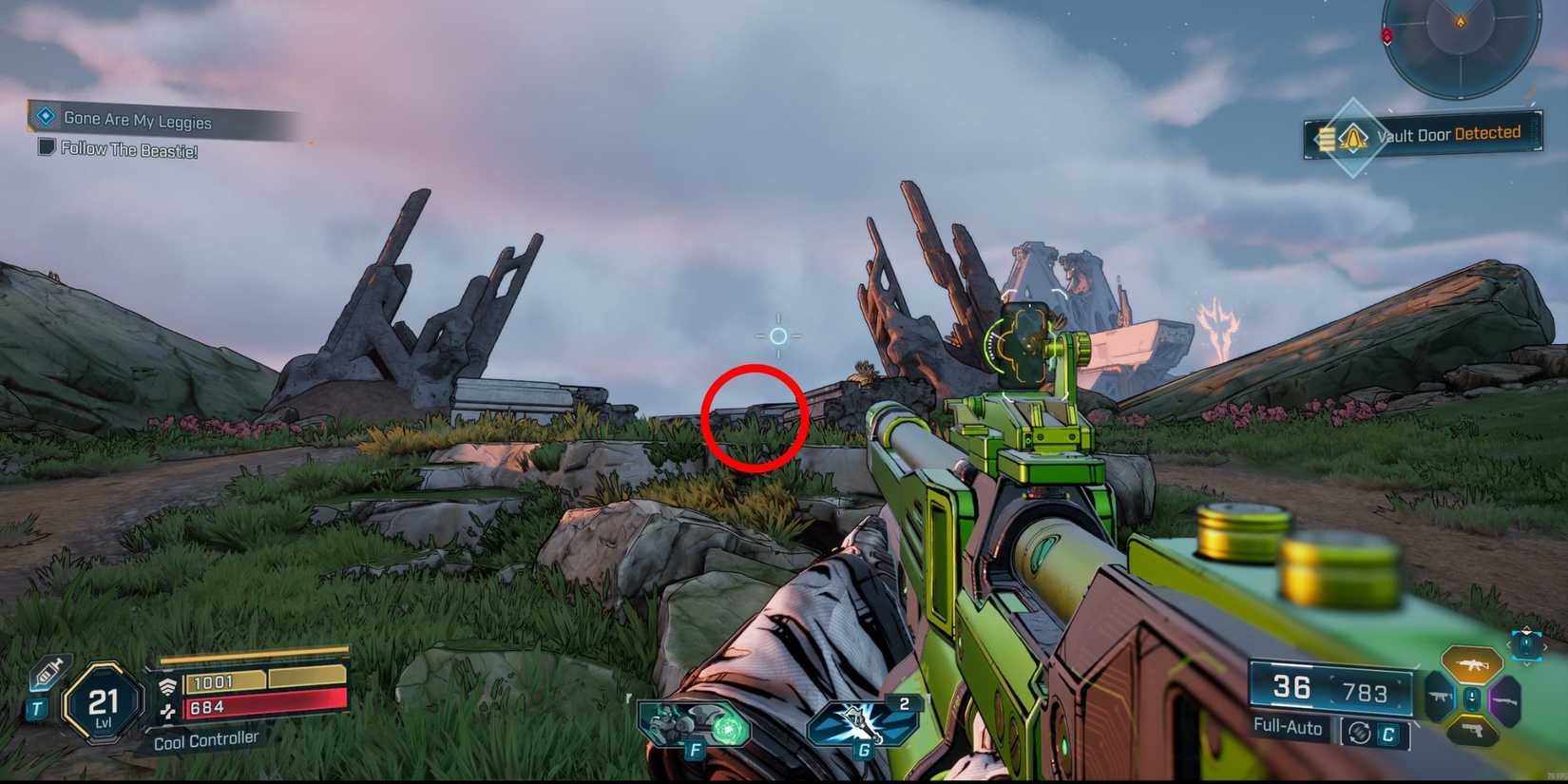Click the level 21 badge

click(102, 701)
